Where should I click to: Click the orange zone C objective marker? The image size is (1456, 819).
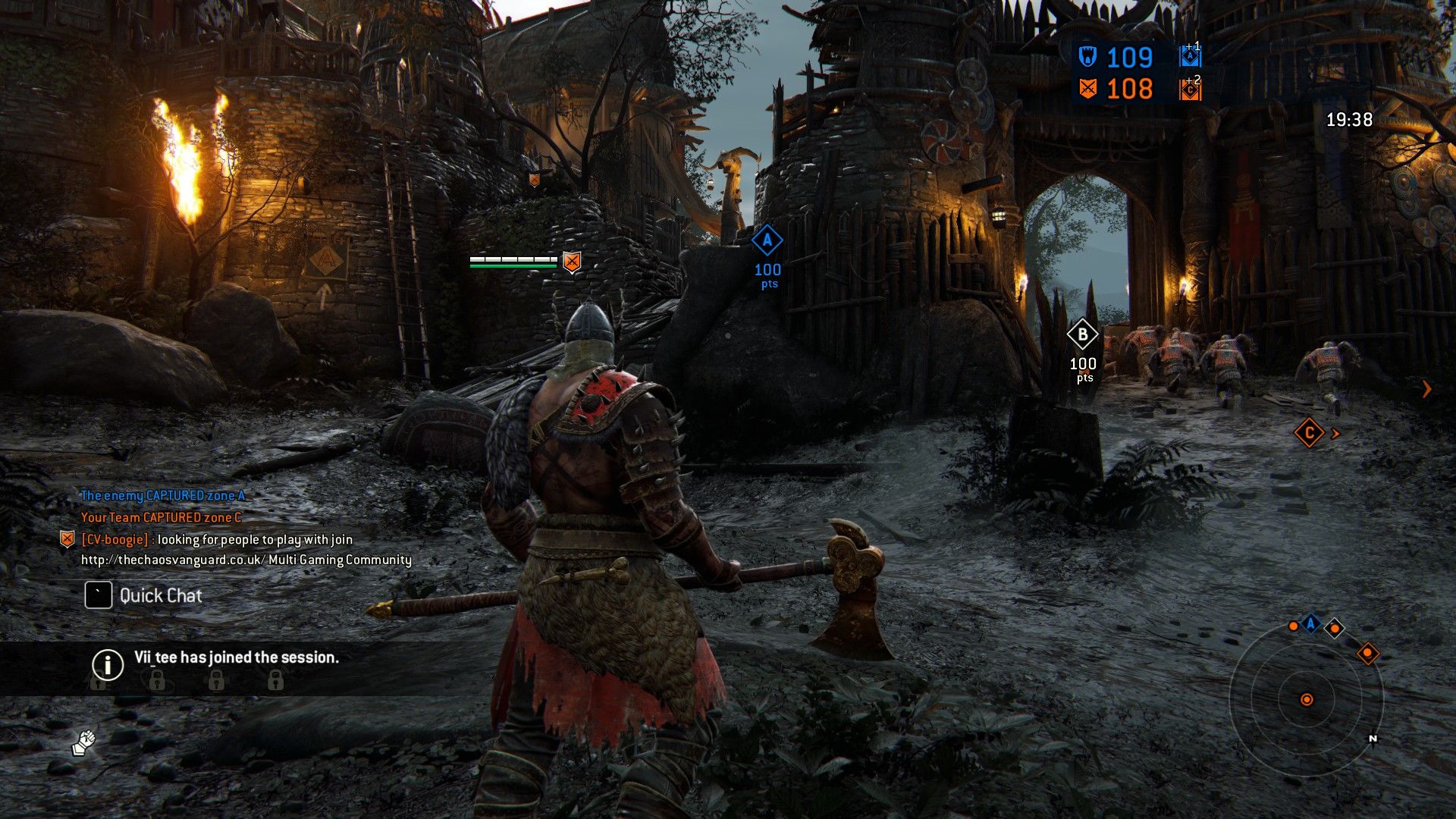(x=1309, y=433)
